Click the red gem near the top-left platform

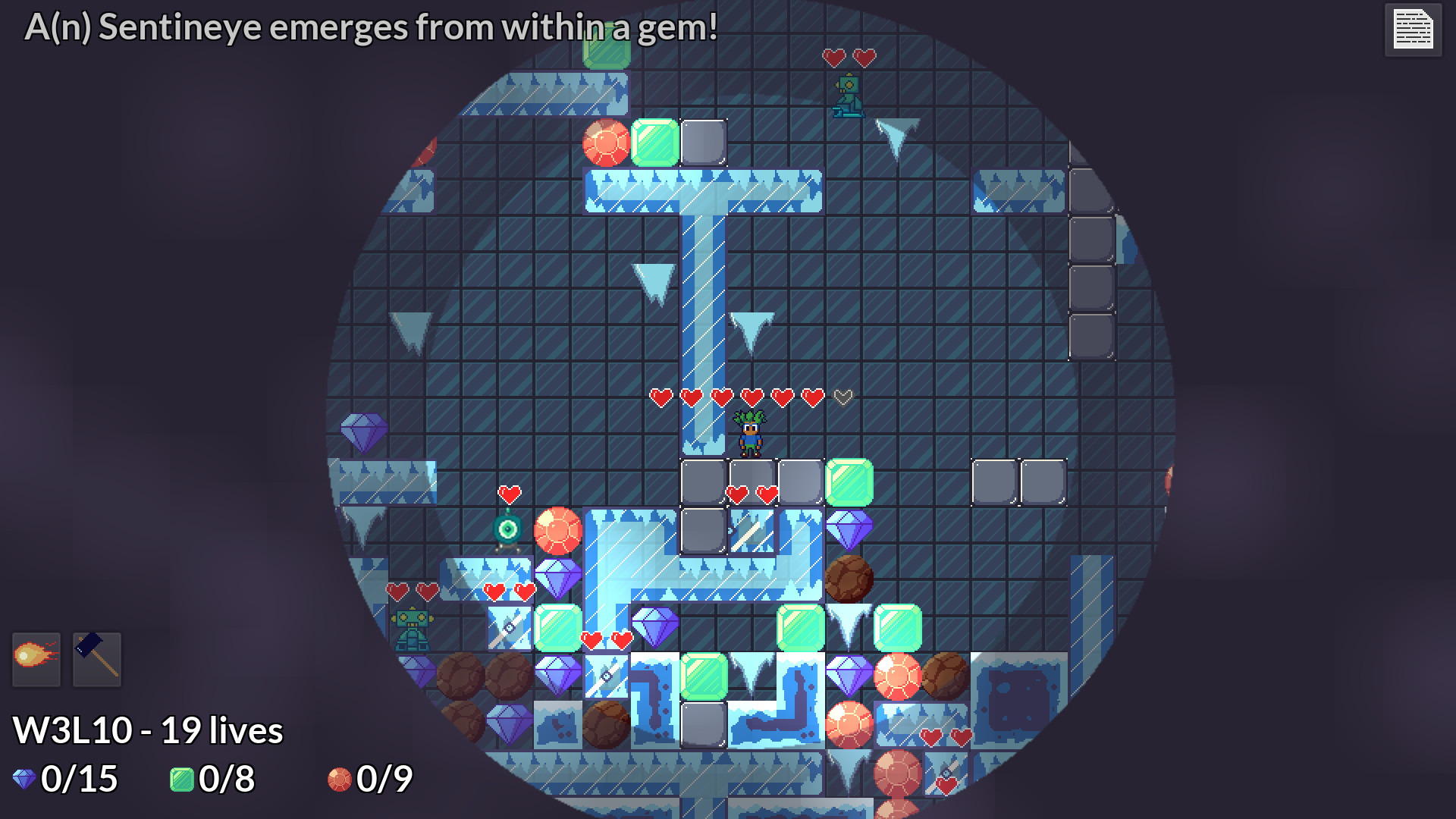pyautogui.click(x=606, y=143)
